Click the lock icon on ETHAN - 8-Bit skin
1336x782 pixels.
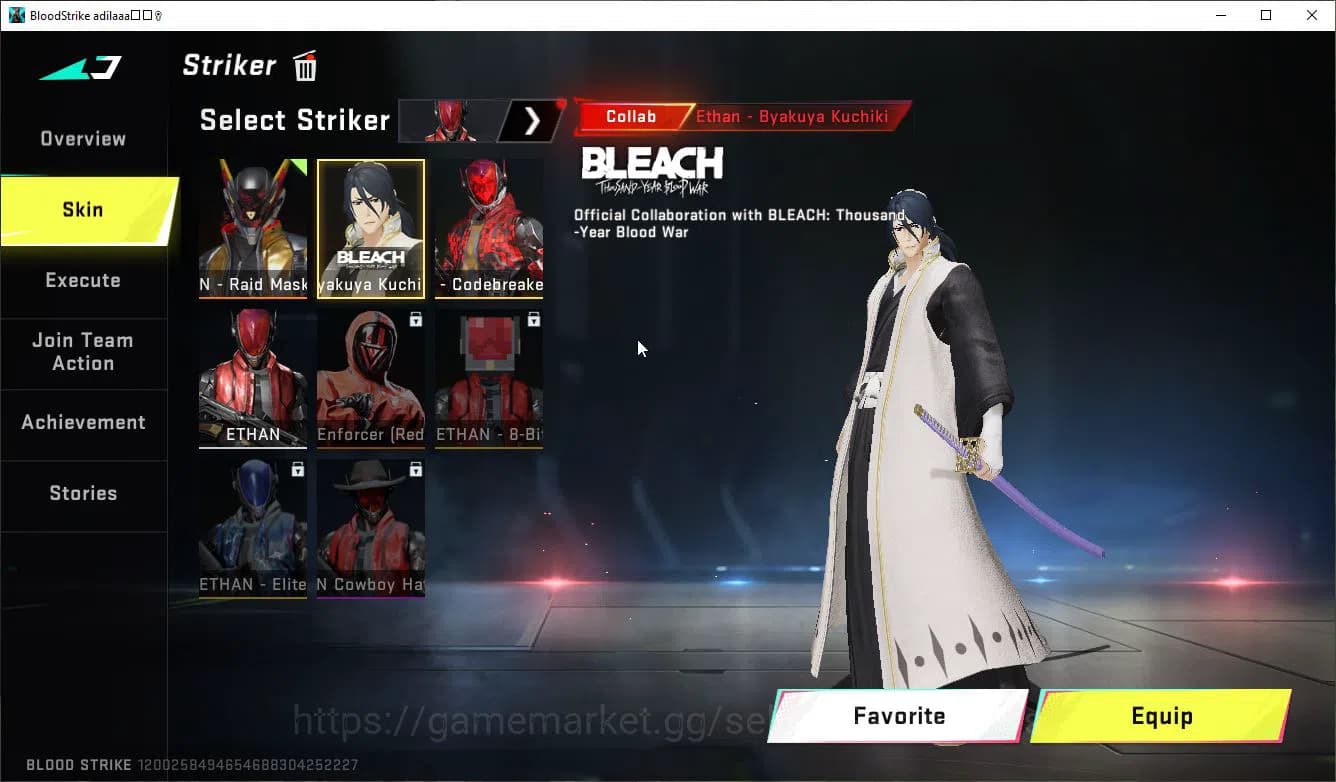click(533, 319)
